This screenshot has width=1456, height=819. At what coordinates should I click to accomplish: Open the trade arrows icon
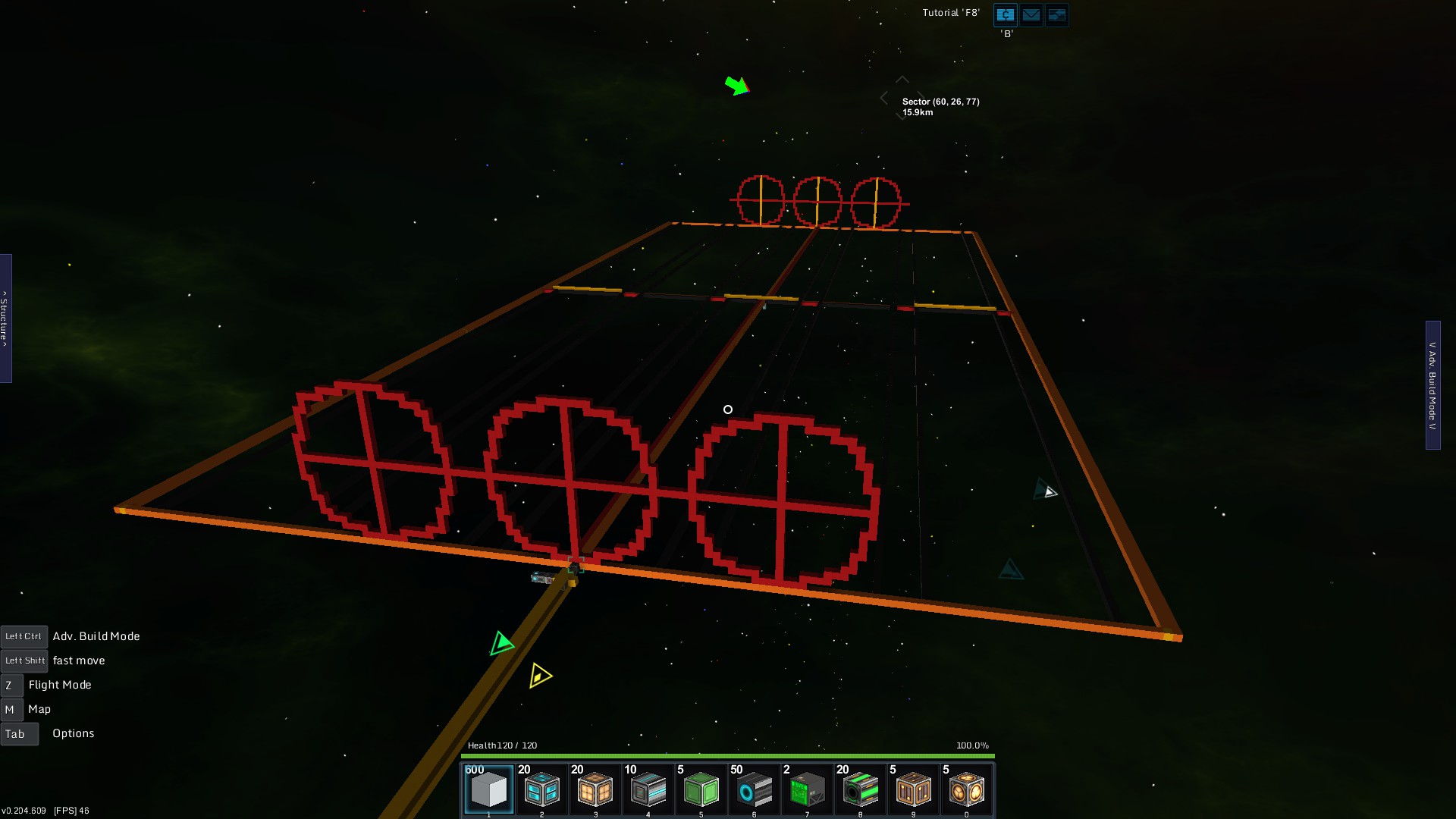pyautogui.click(x=1056, y=14)
